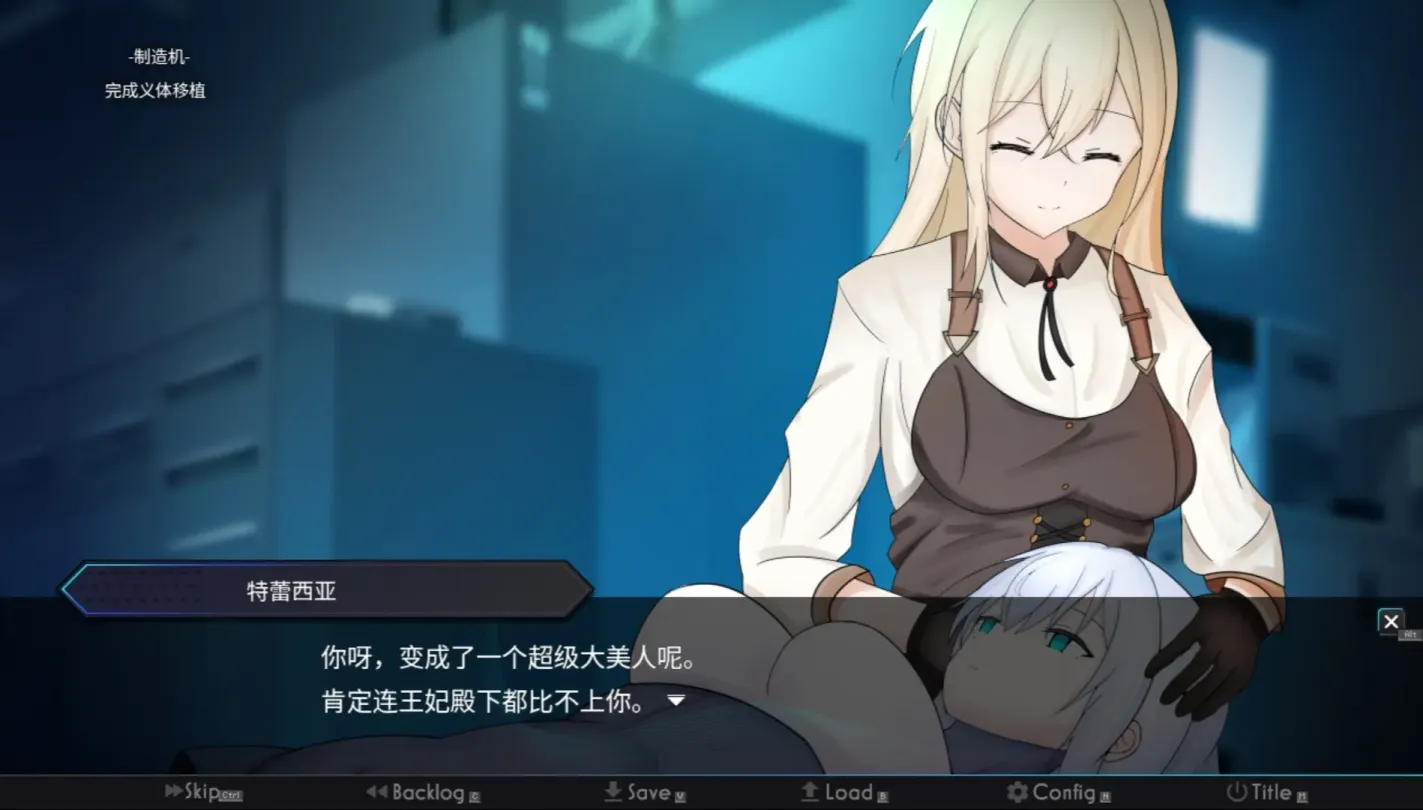Screen dimensions: 1423x810
Task: Click the power icon next to Title
Action: [x=1235, y=791]
